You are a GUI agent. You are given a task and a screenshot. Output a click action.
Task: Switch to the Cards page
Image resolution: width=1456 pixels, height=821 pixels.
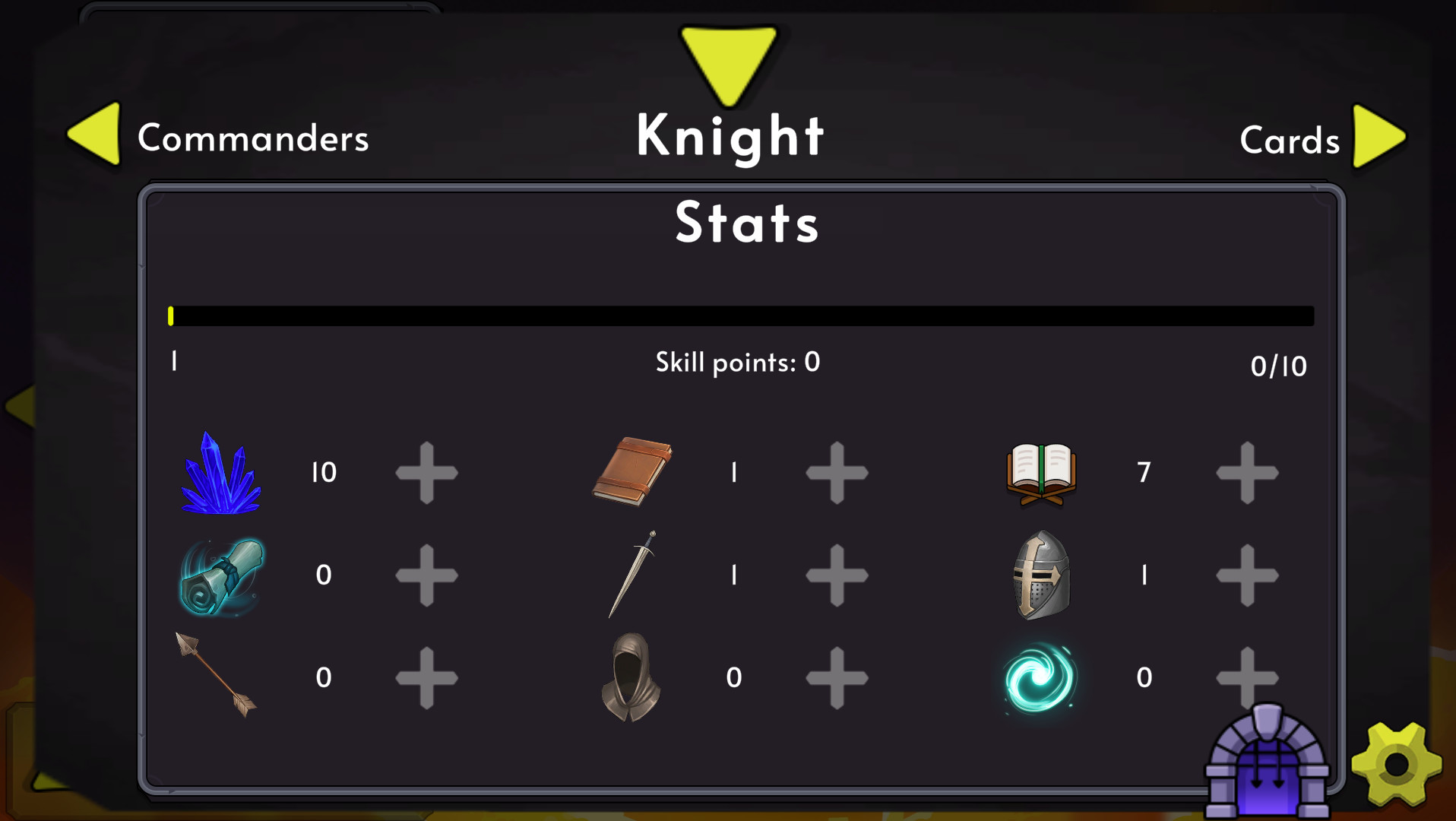[x=1290, y=141]
